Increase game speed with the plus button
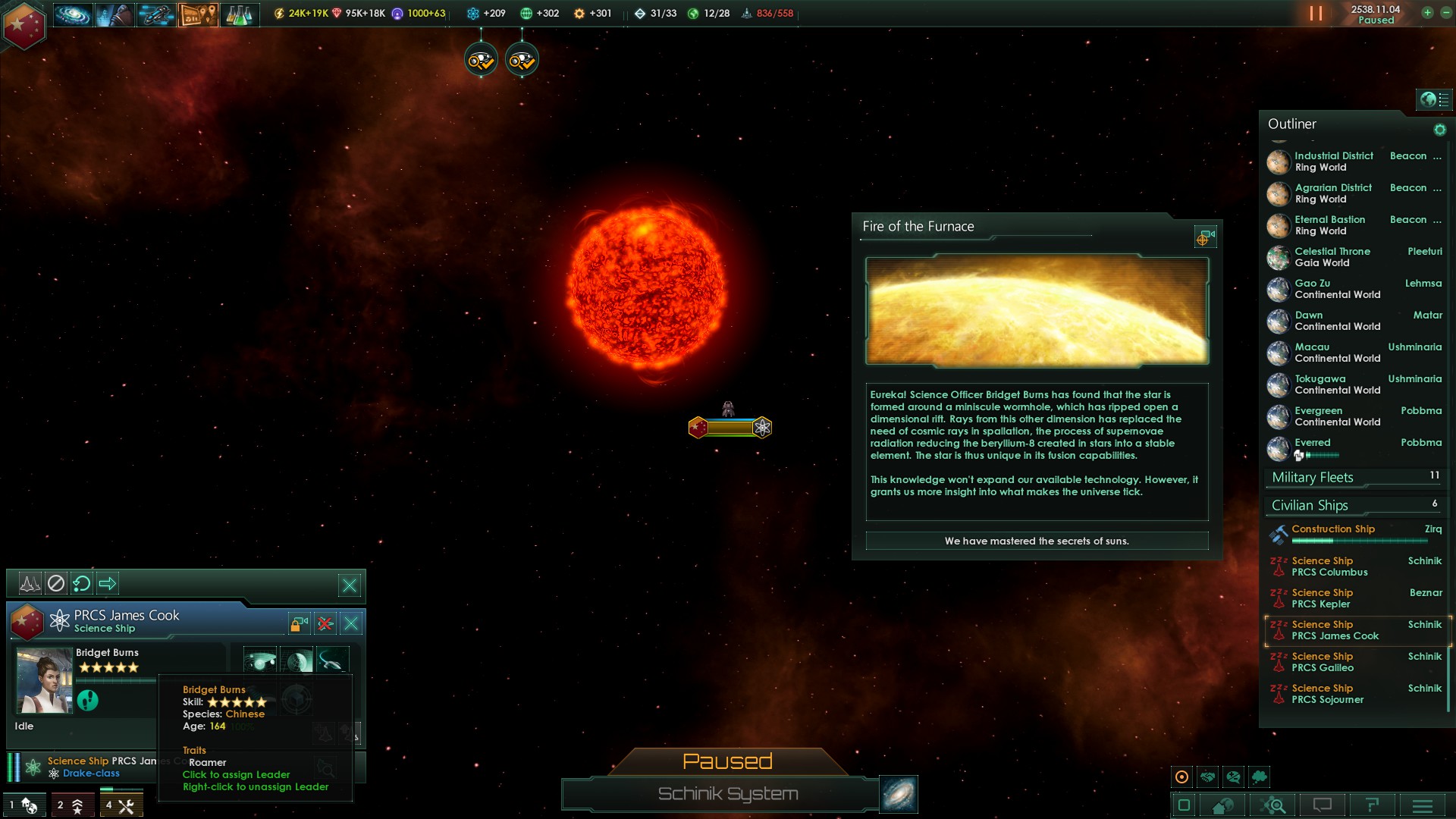 (x=1427, y=13)
